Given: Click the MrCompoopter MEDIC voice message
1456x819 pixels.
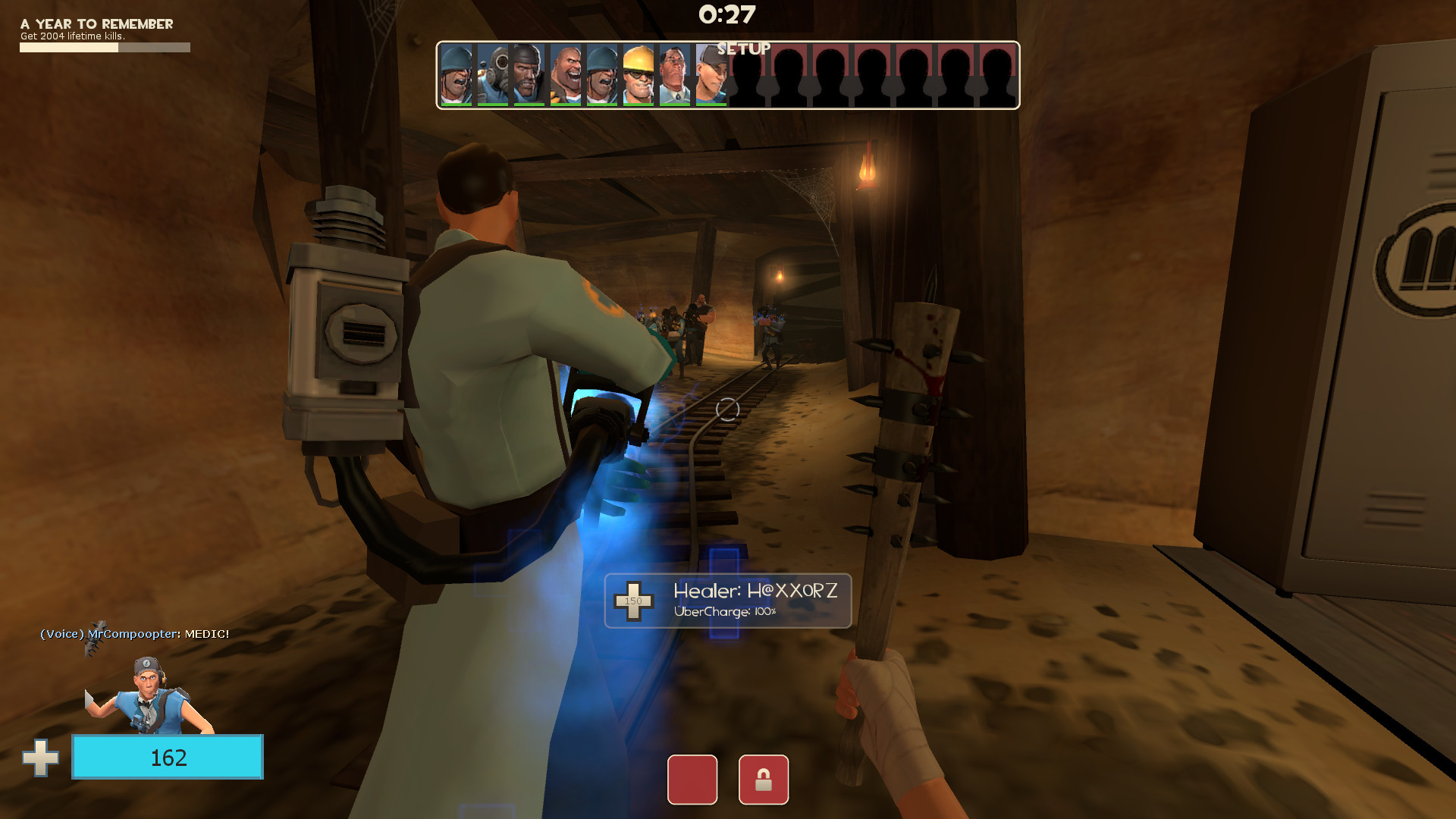Looking at the screenshot, I should [135, 633].
